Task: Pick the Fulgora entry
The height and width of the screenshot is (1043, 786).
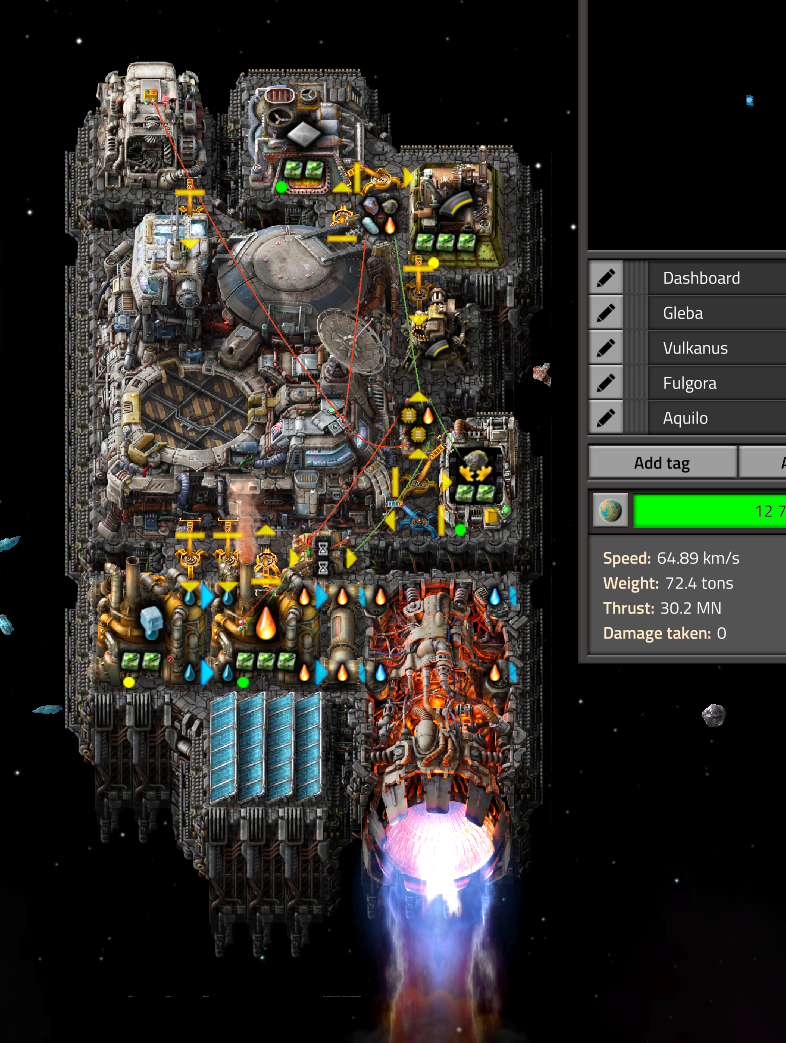Action: tap(717, 383)
